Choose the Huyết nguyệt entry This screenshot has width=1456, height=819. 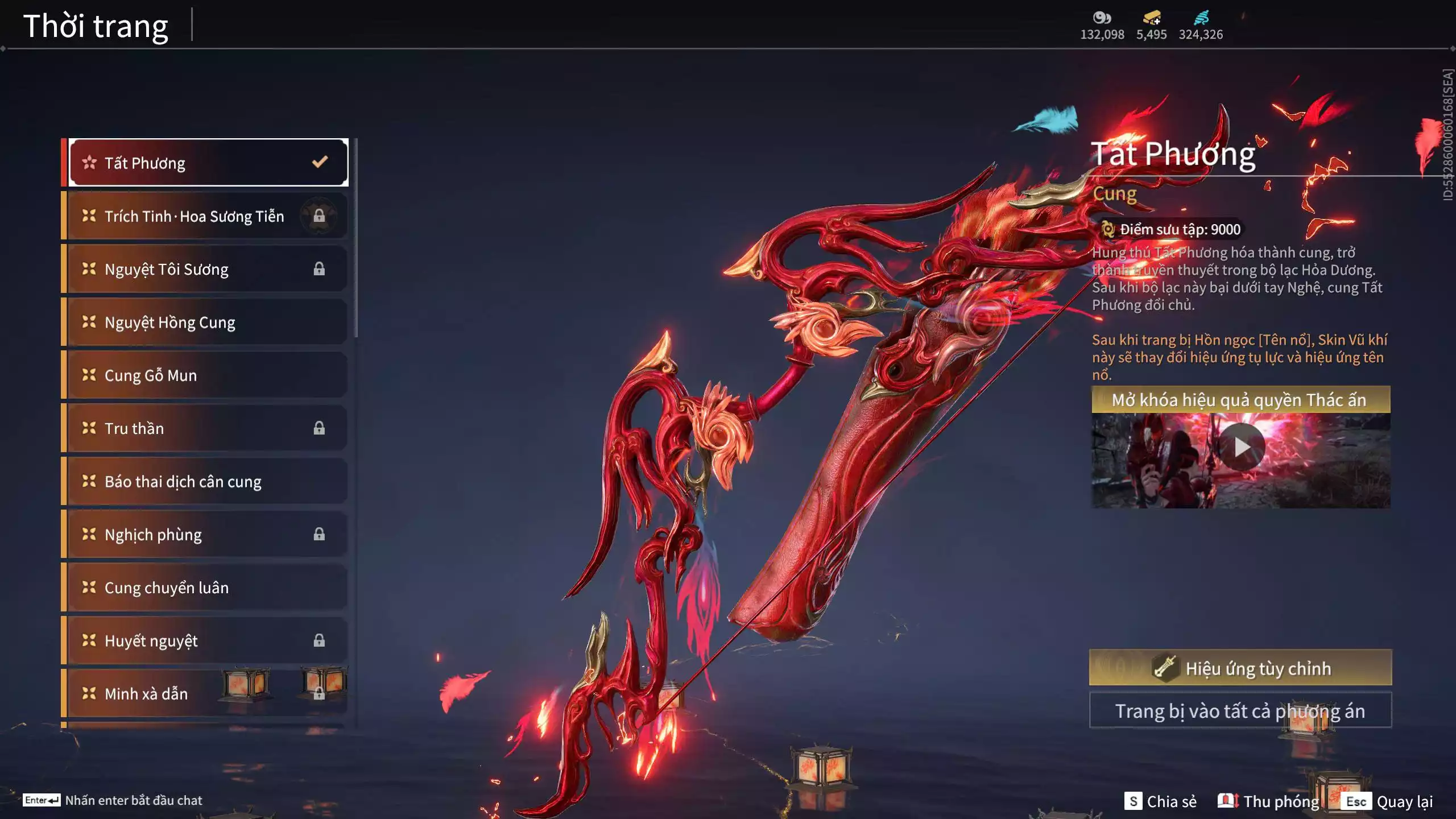(208, 641)
